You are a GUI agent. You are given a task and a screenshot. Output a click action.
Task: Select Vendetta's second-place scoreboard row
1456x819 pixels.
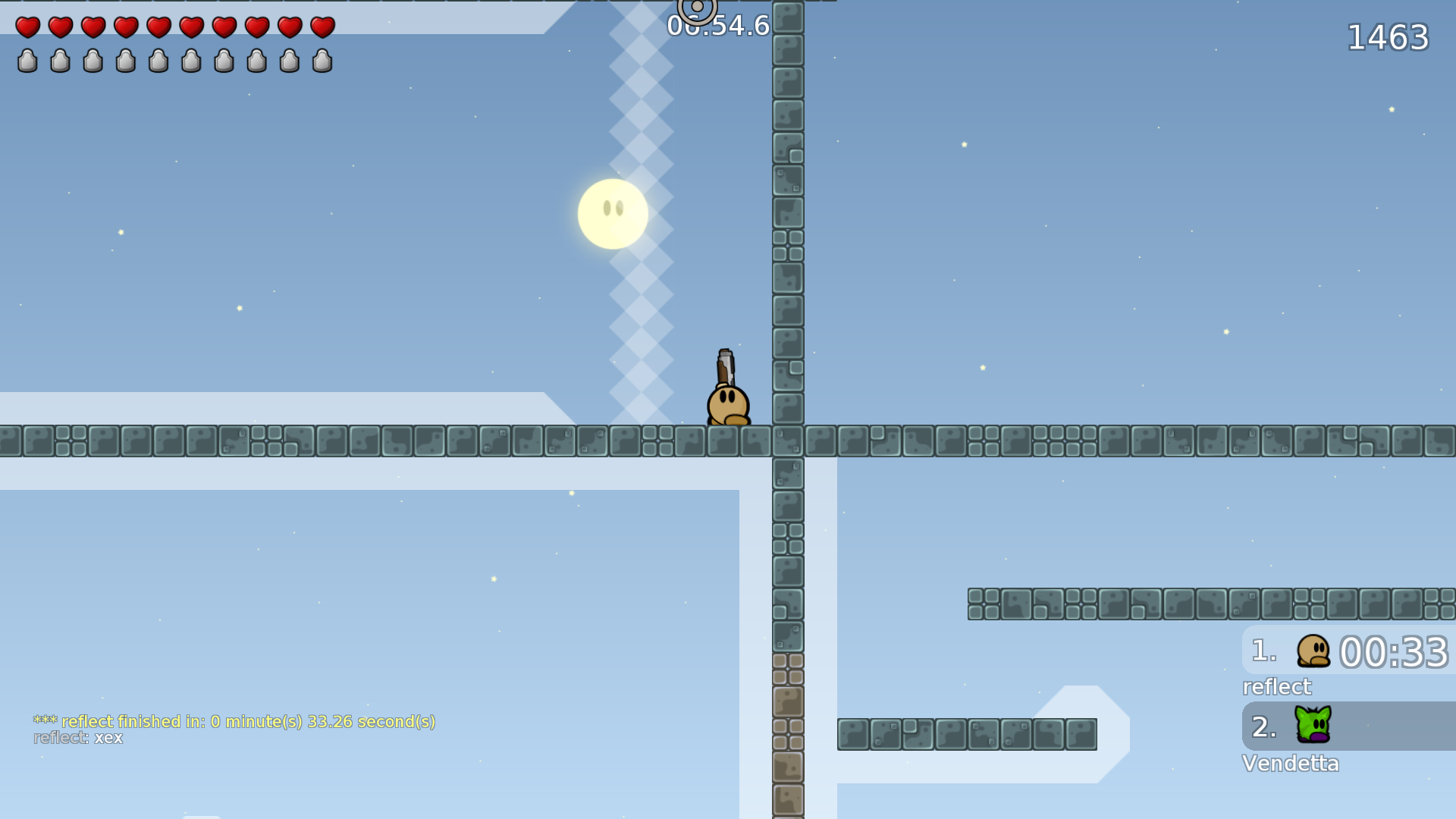(1348, 726)
